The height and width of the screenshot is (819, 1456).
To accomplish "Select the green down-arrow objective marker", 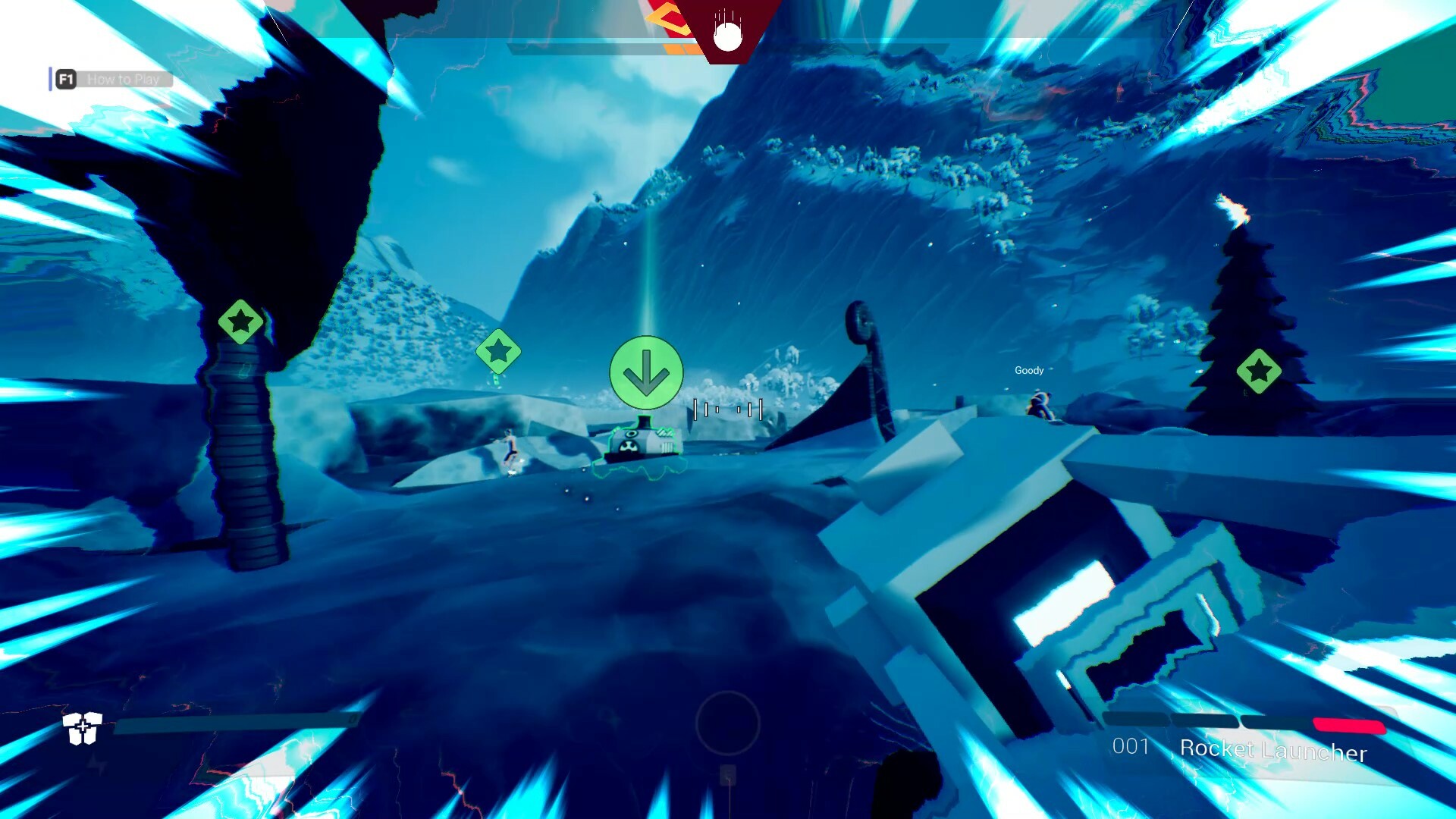I will 645,372.
